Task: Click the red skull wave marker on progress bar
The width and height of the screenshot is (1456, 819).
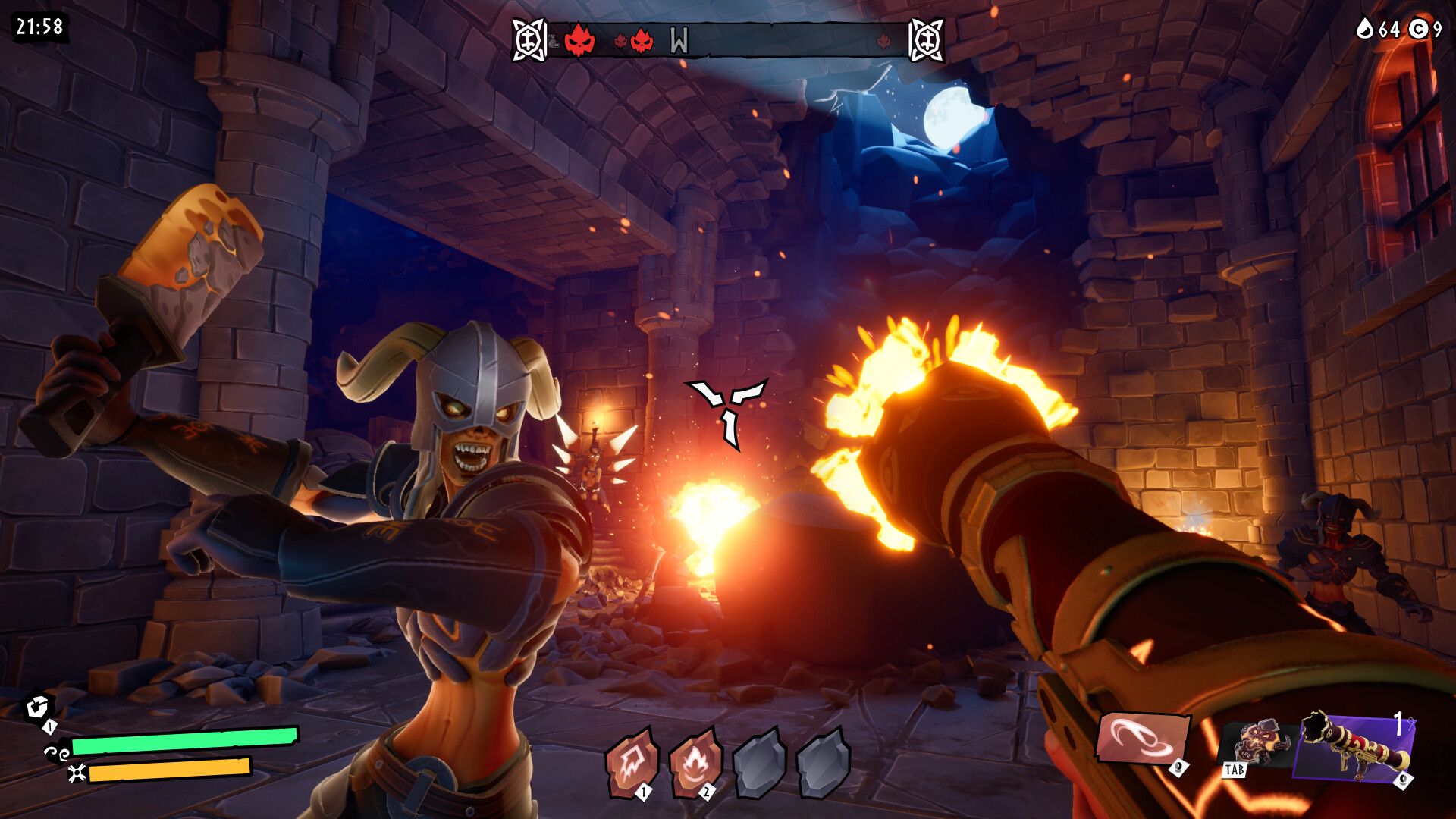Action: (x=578, y=40)
